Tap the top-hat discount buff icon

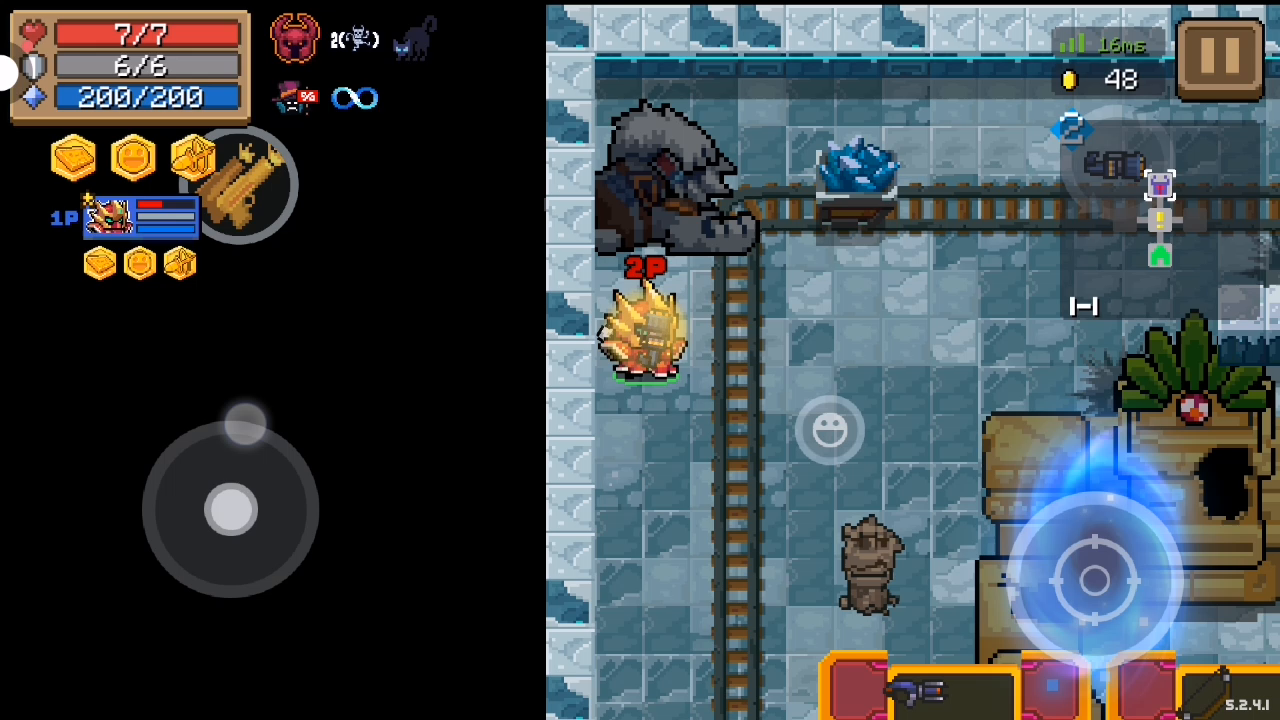295,97
